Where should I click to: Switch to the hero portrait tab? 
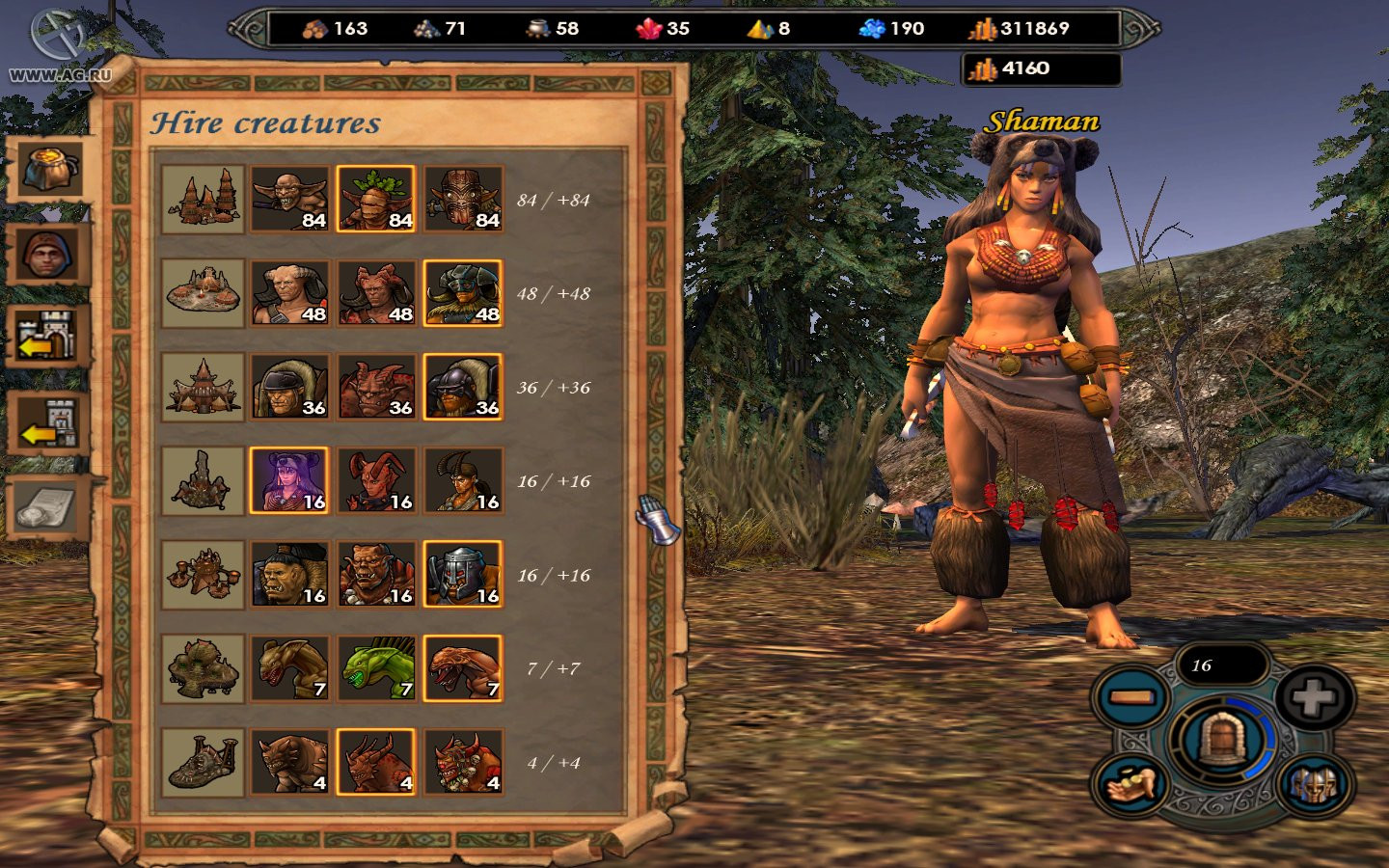pos(50,255)
